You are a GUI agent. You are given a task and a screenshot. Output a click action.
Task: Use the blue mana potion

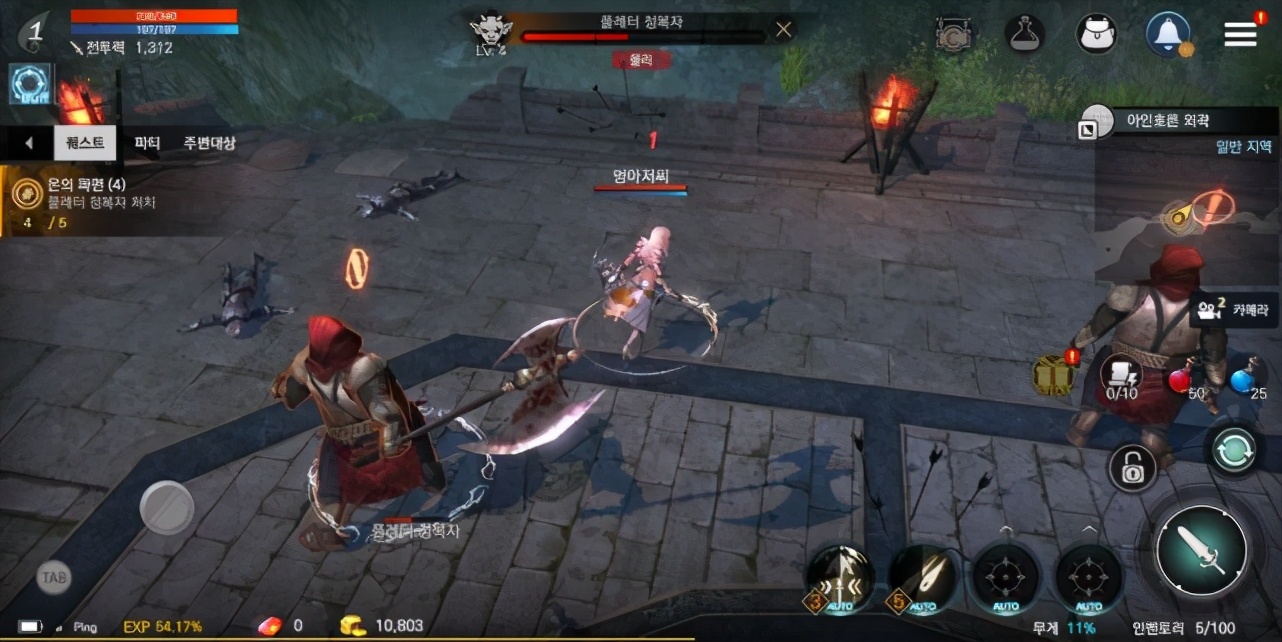[x=1243, y=381]
